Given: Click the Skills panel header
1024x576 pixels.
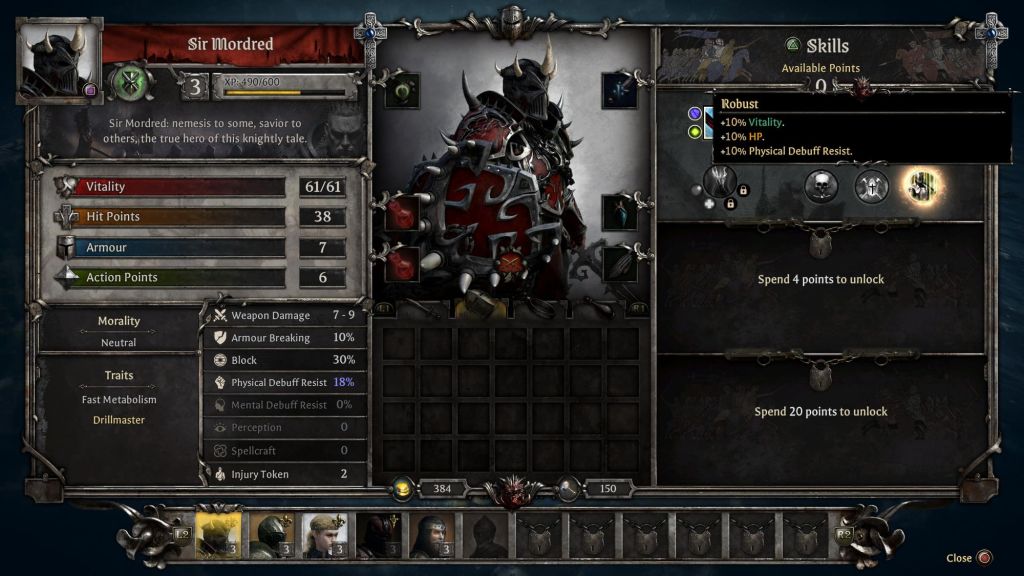Looking at the screenshot, I should [827, 45].
